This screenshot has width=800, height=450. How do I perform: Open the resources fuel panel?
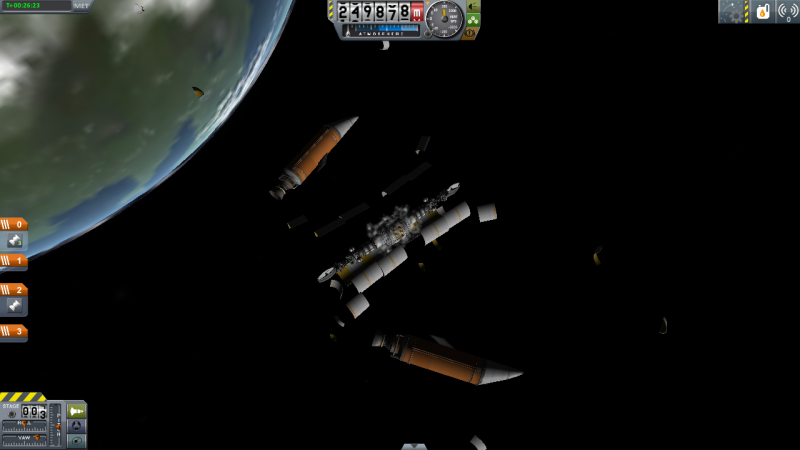[x=762, y=12]
